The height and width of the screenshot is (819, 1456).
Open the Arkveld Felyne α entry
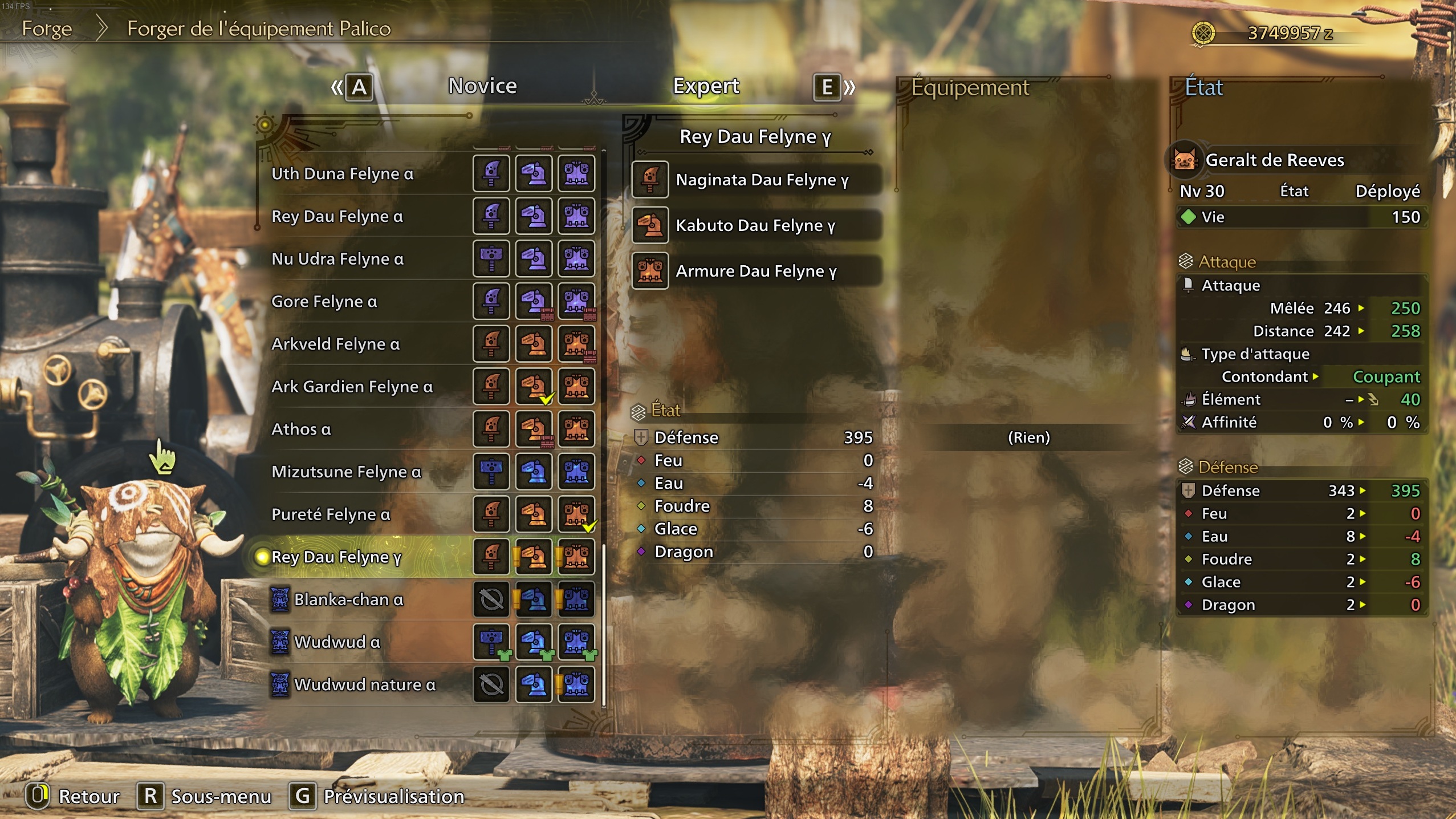[x=335, y=344]
